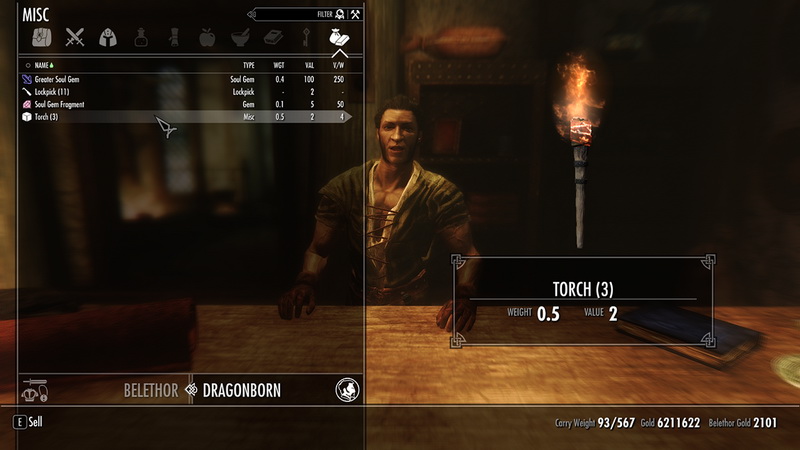The height and width of the screenshot is (450, 800).
Task: Switch to the apple food category
Action: 207,38
